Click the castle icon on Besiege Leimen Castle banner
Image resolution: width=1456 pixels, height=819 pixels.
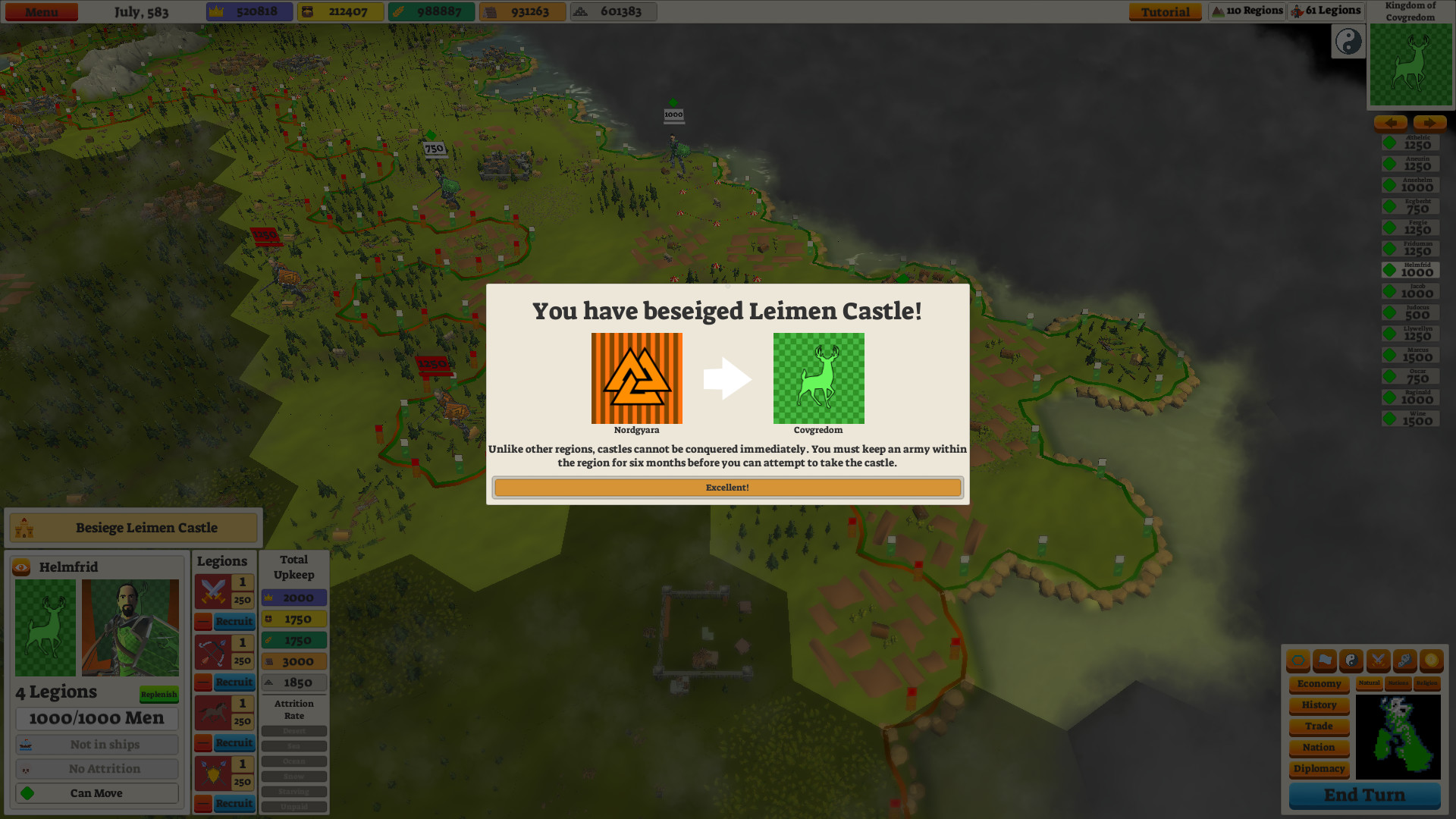pyautogui.click(x=25, y=527)
